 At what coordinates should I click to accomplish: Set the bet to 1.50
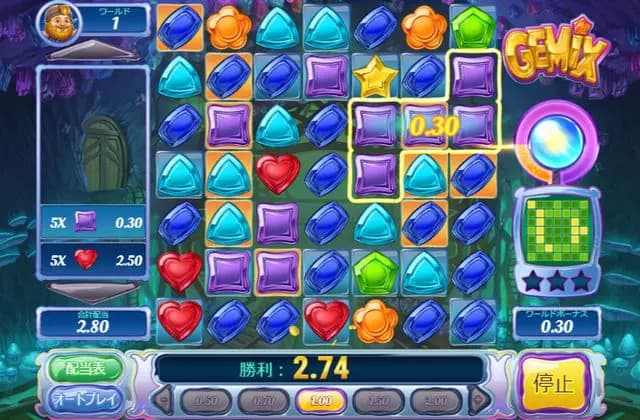tap(378, 400)
